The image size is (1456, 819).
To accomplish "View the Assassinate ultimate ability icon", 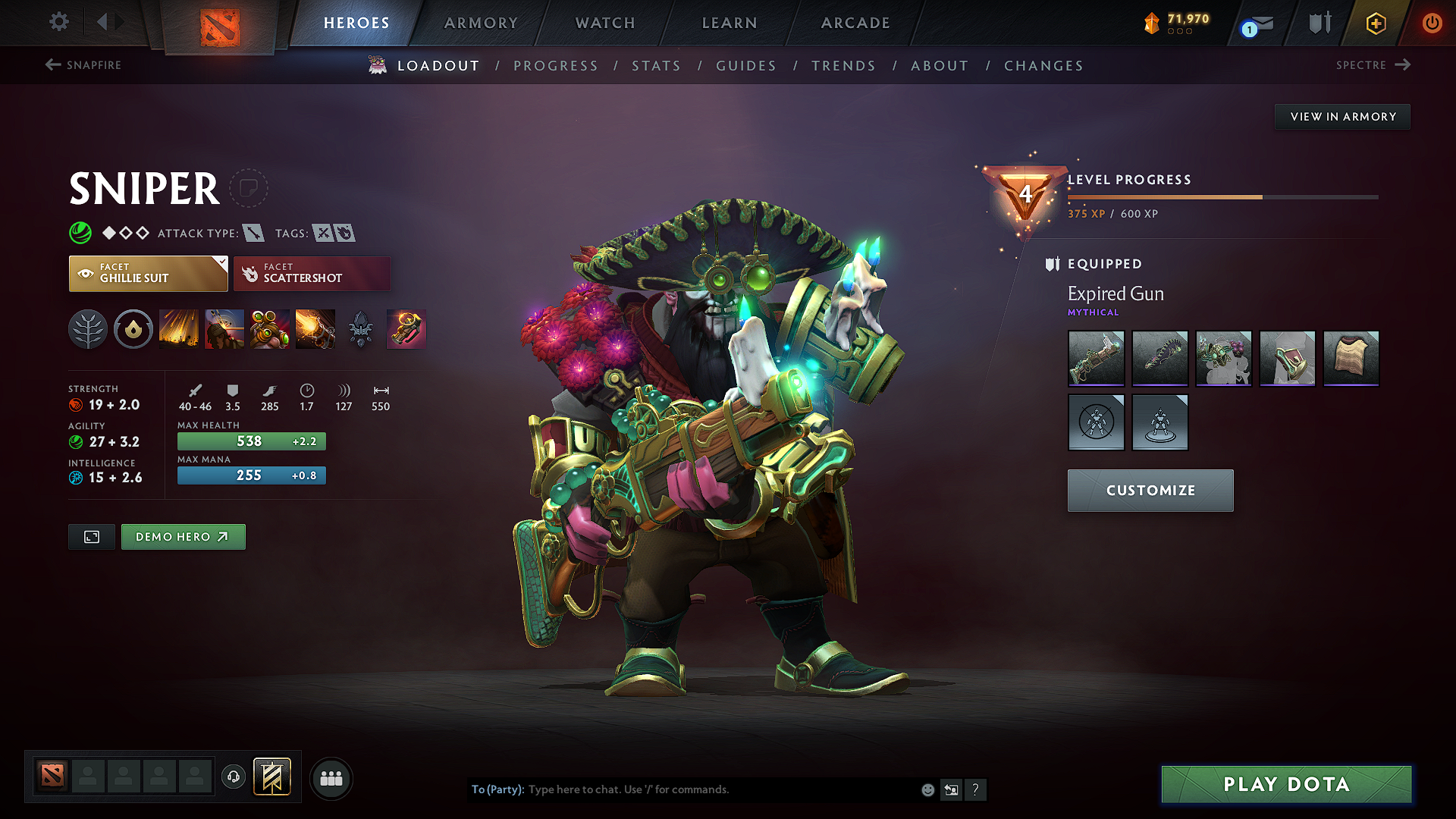I will pos(315,329).
